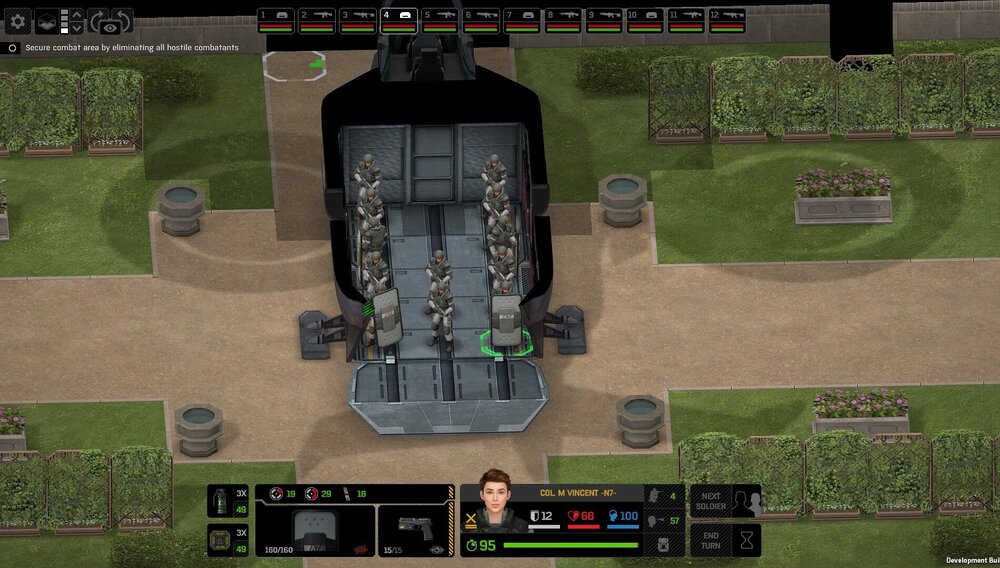Toggle the crouching soldier stance button
This screenshot has width=1000, height=568.
pos(651,495)
